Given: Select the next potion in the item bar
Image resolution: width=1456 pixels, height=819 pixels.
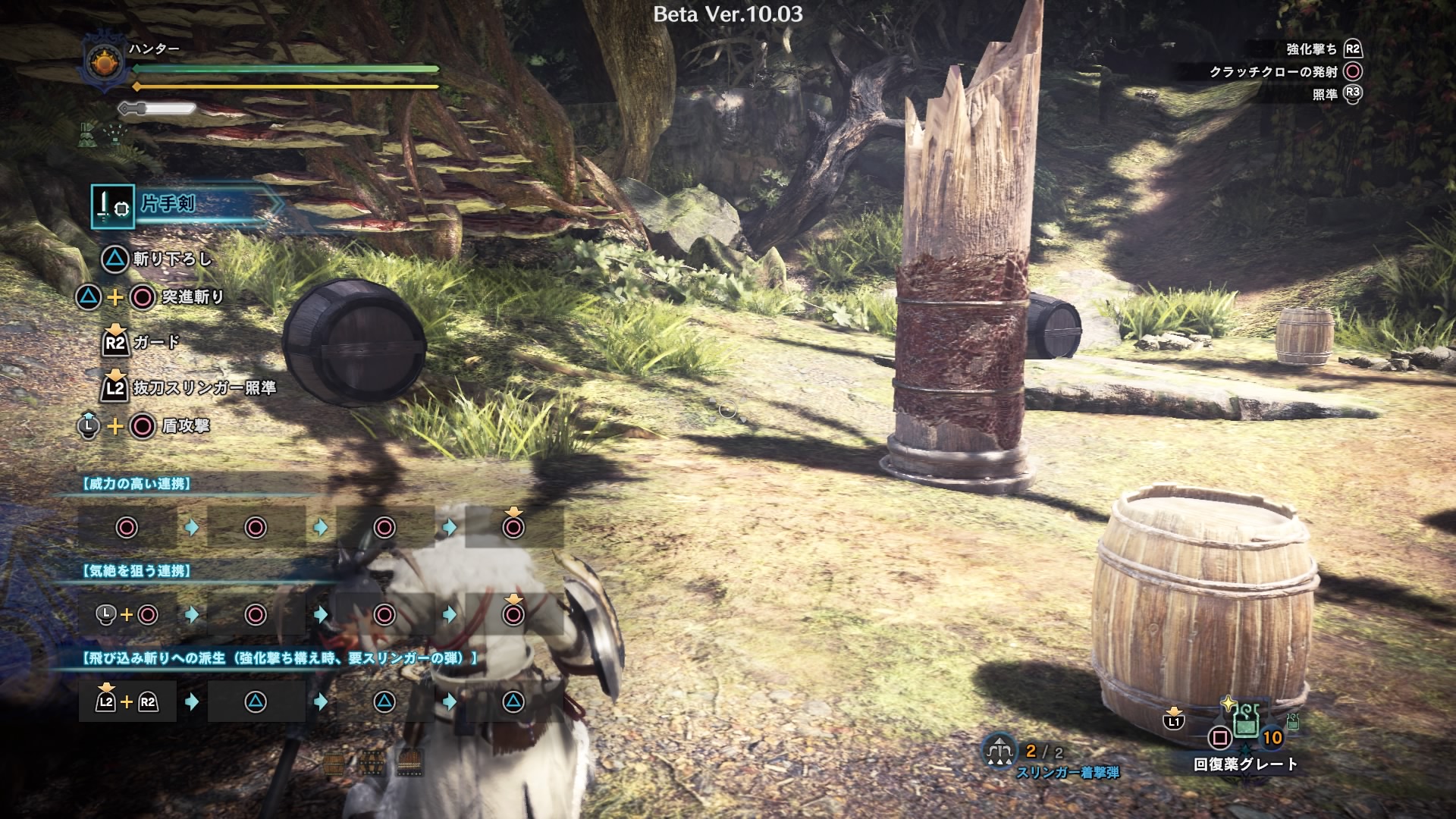Looking at the screenshot, I should tap(1292, 723).
